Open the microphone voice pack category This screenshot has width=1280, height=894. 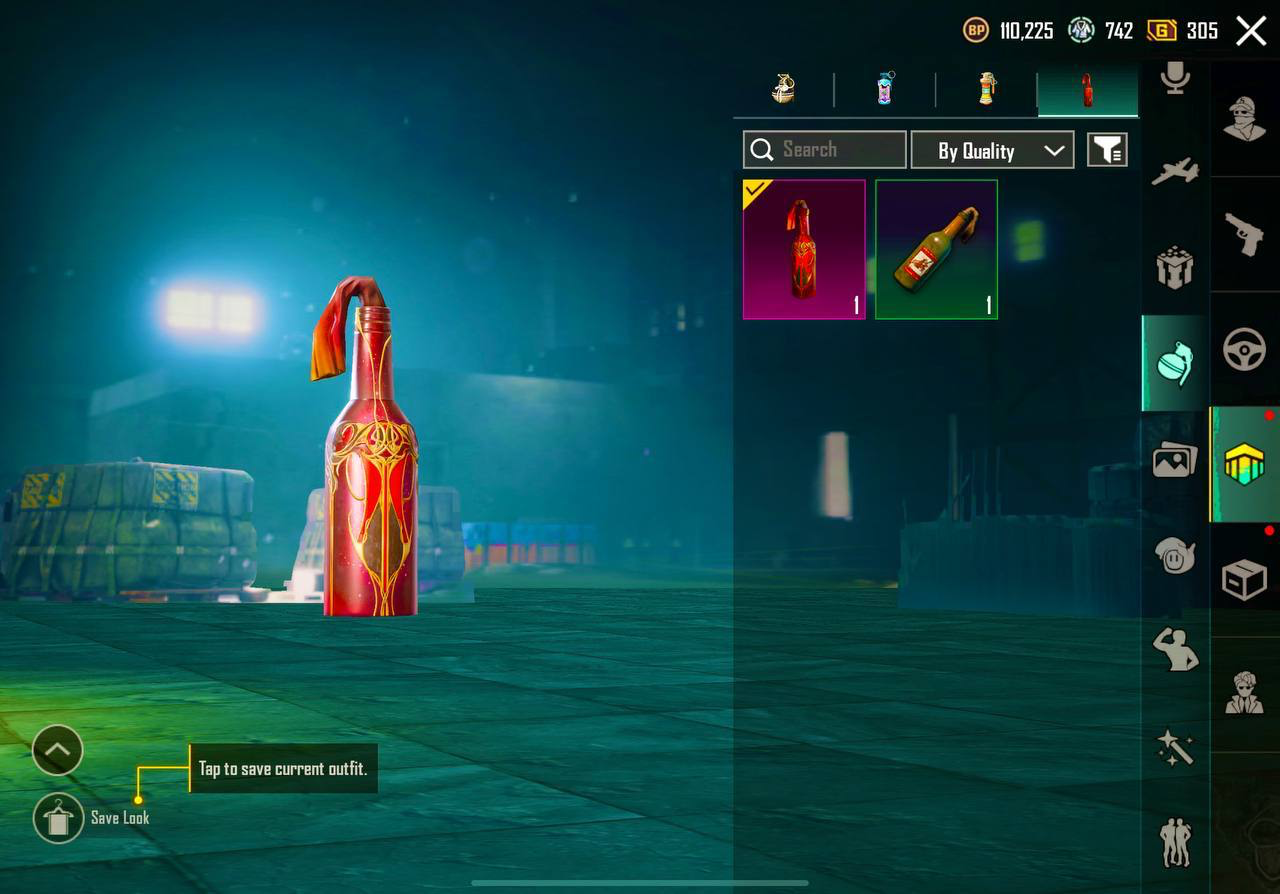(x=1175, y=78)
